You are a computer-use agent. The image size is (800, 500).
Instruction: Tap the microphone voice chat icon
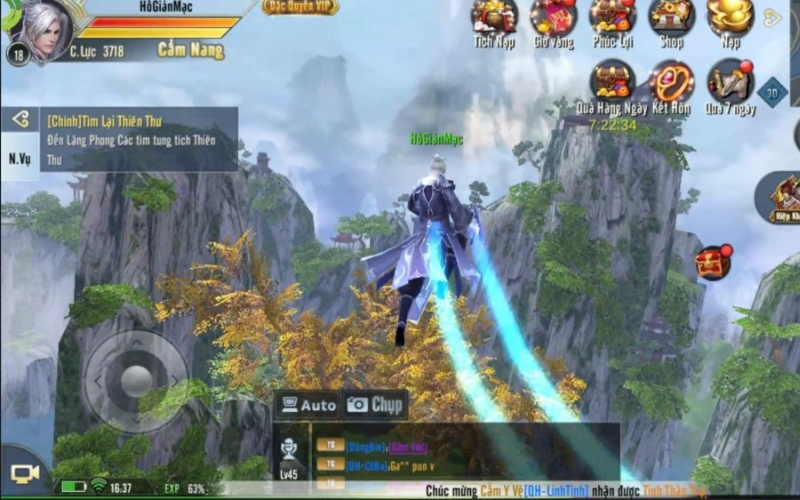[290, 449]
